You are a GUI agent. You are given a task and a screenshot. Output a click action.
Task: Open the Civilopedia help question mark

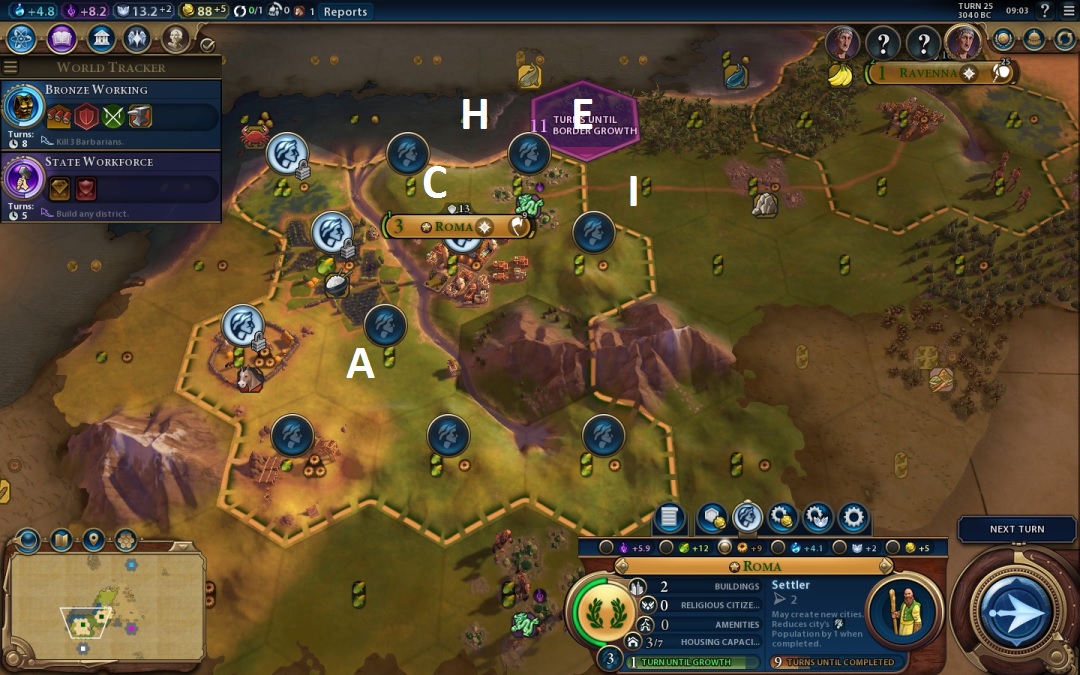[1045, 11]
